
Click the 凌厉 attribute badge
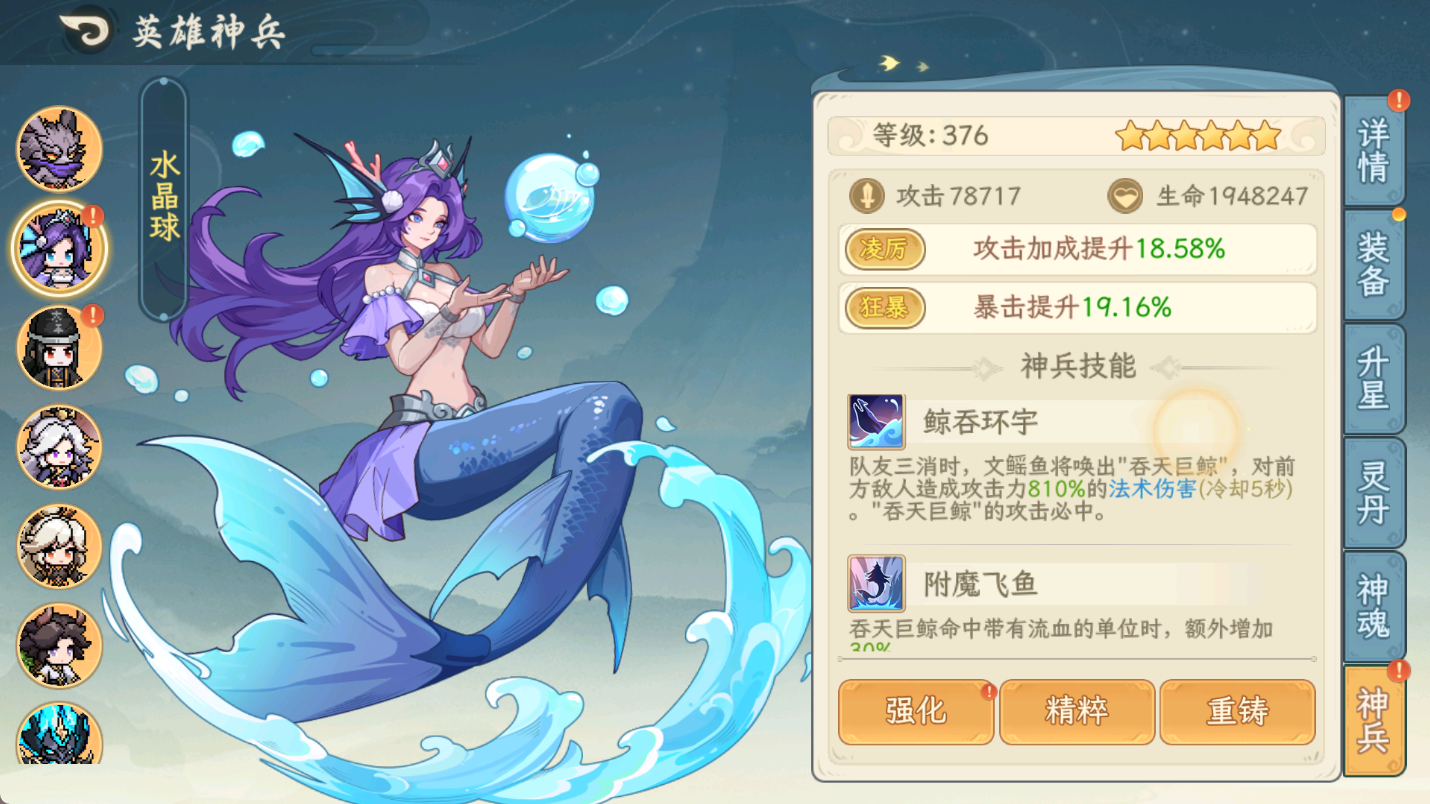click(x=884, y=250)
